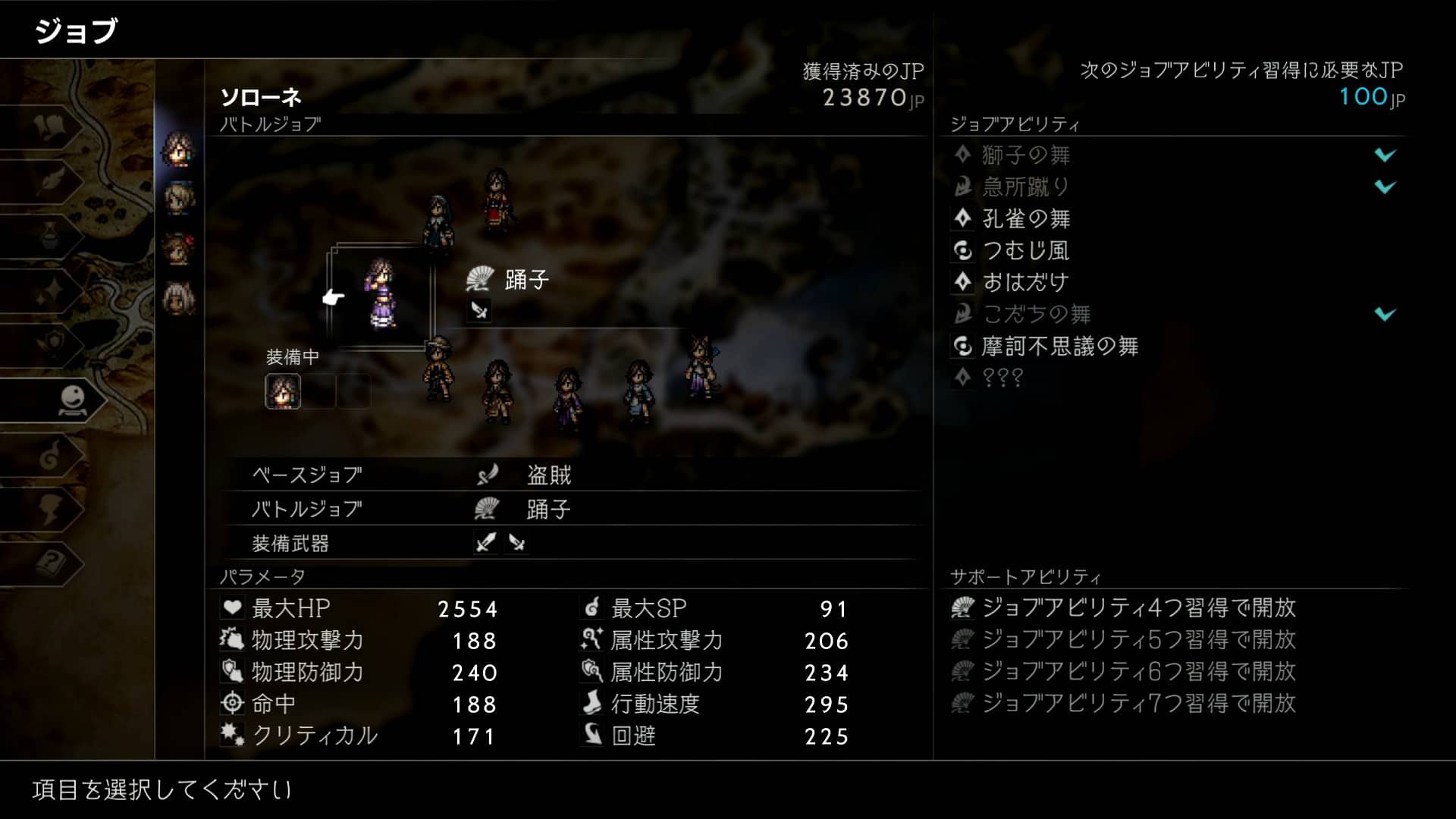Select the dancer job sprite in purple
The height and width of the screenshot is (819, 1456).
[x=380, y=294]
